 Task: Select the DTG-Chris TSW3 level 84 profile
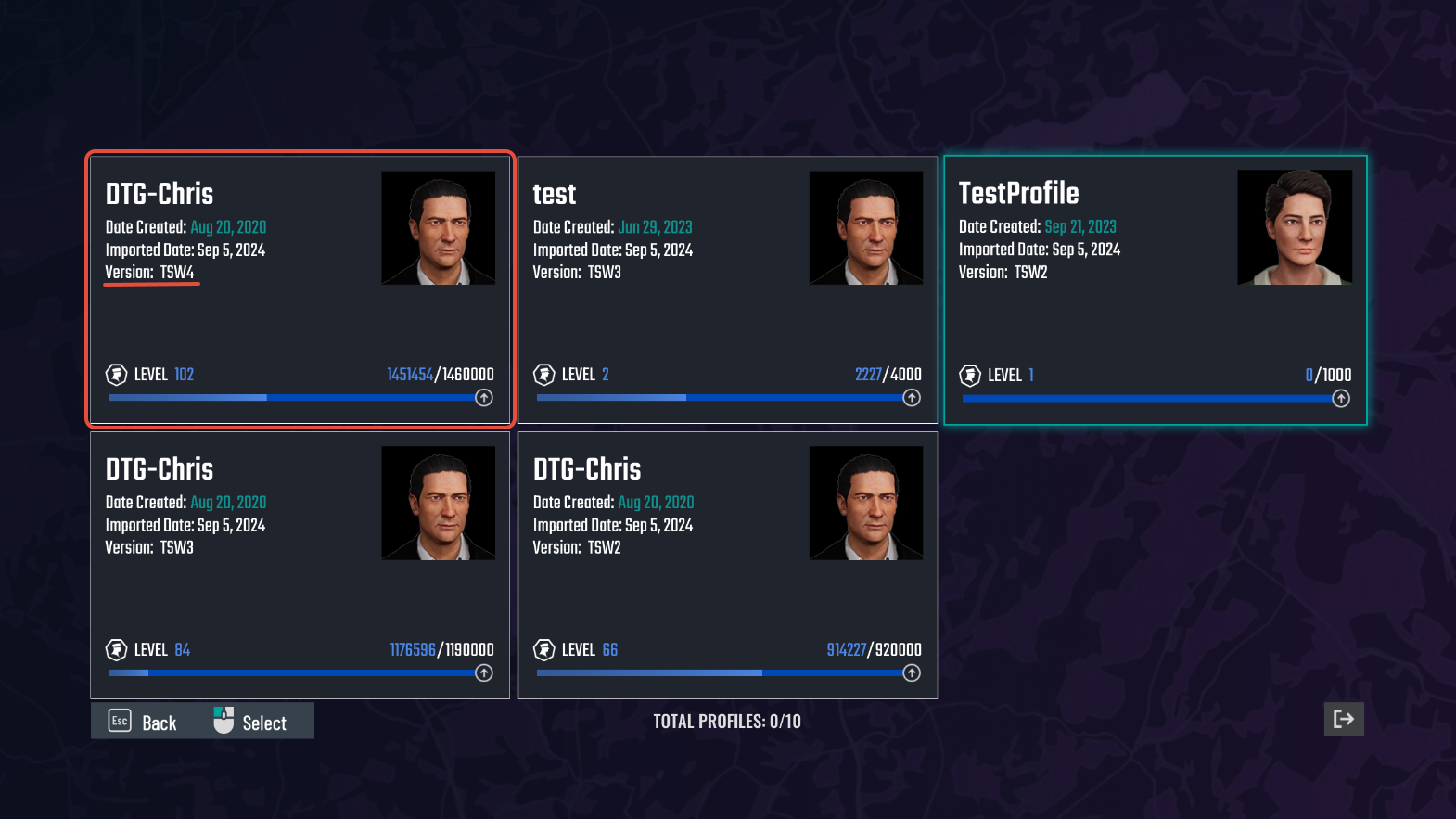[x=300, y=566]
